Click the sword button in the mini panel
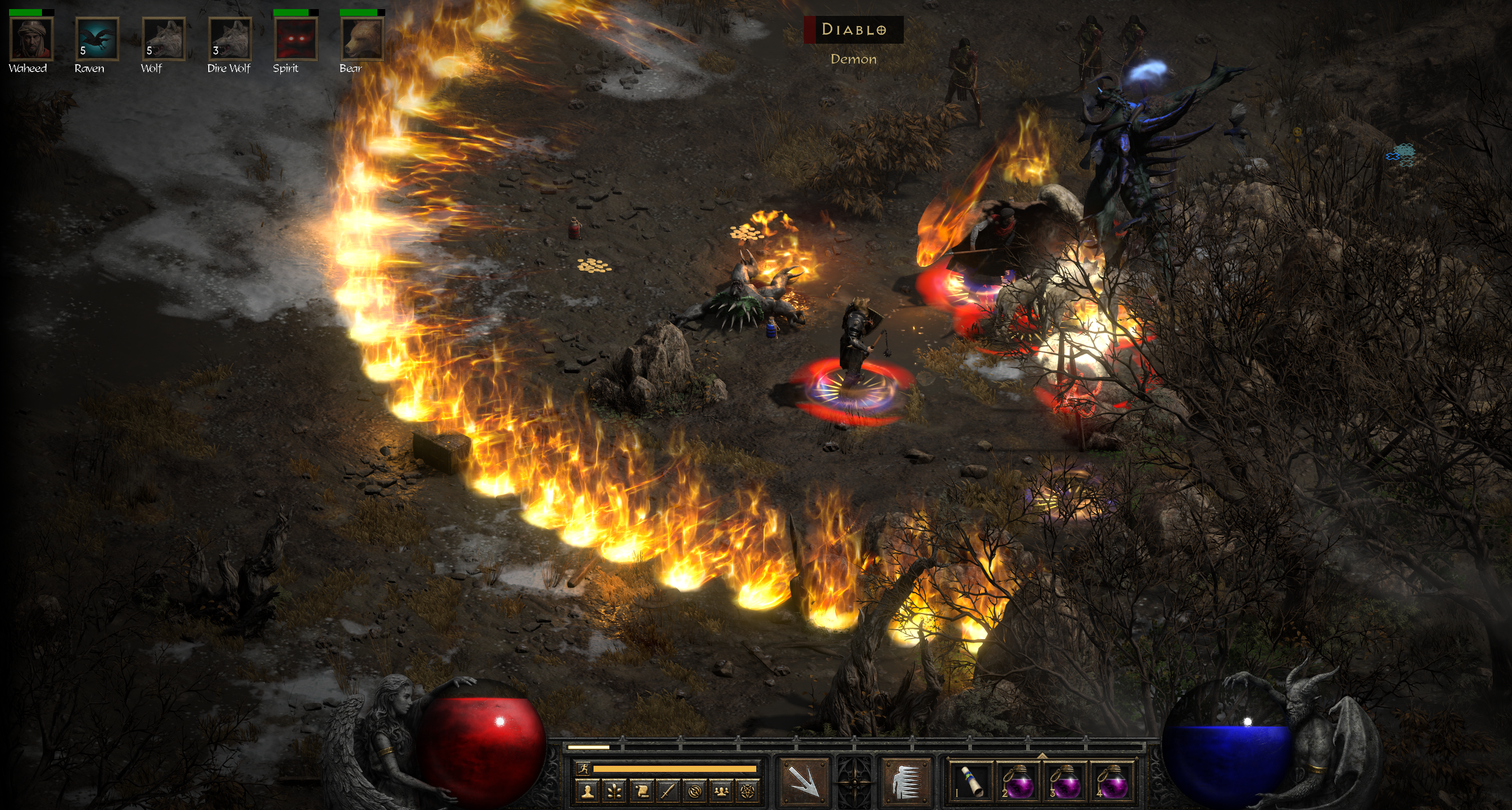 668,792
